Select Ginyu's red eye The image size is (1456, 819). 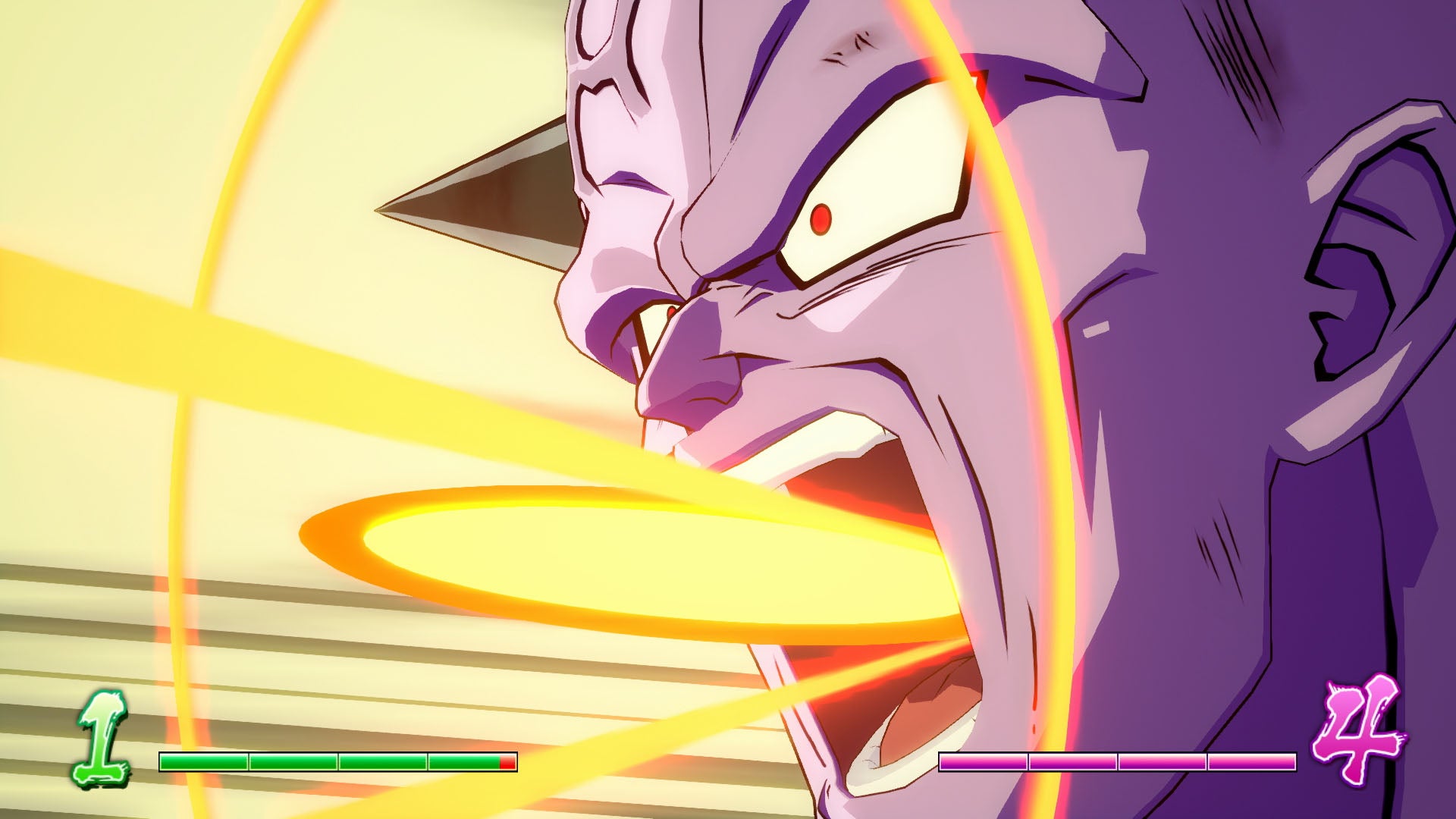[x=821, y=221]
